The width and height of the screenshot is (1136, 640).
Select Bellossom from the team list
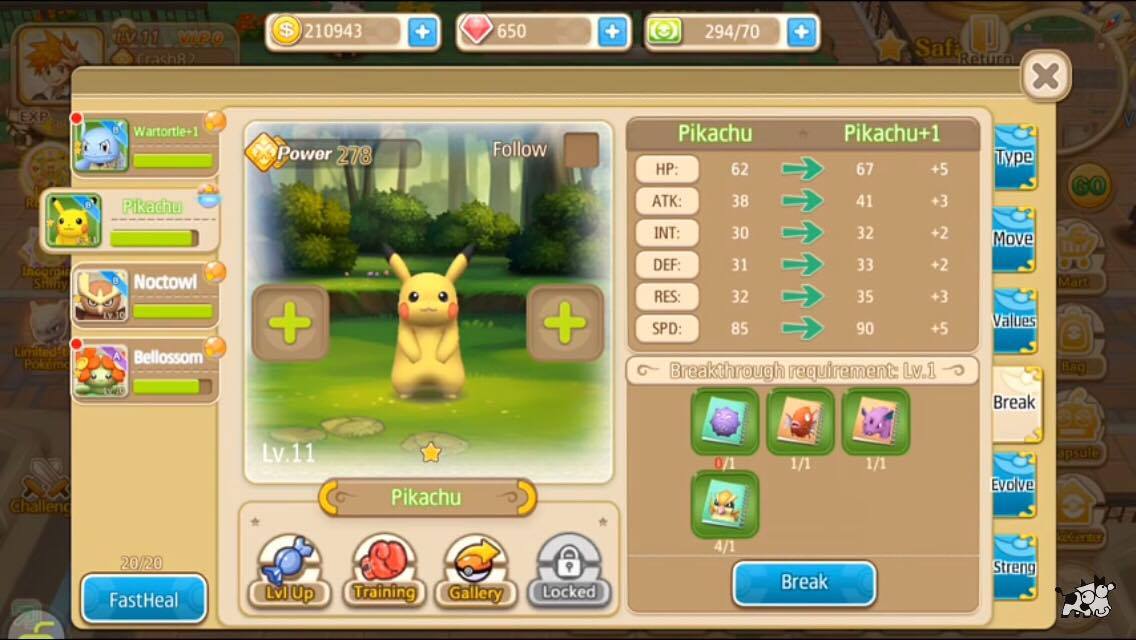[145, 370]
